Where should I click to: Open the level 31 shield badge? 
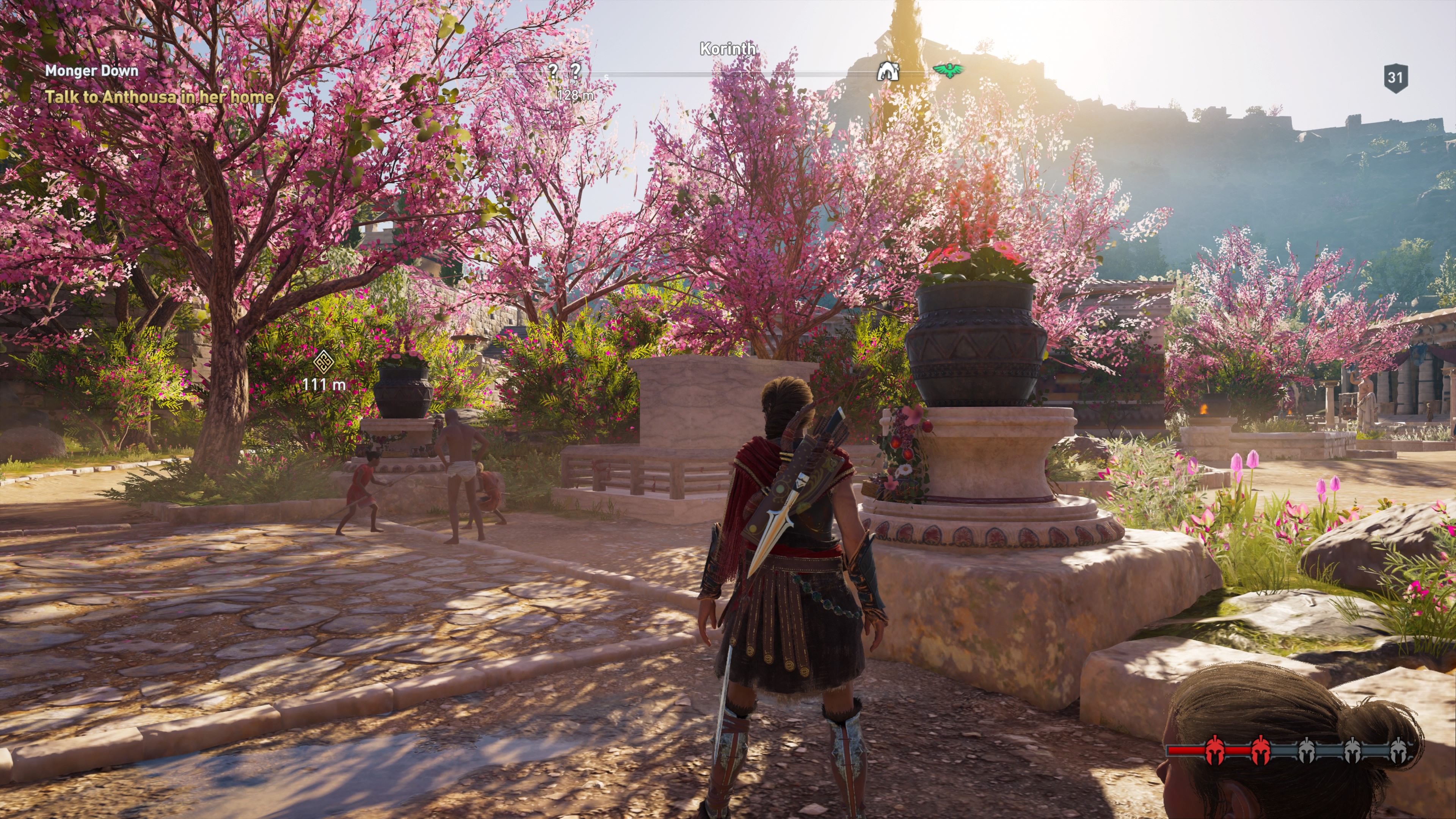1395,77
